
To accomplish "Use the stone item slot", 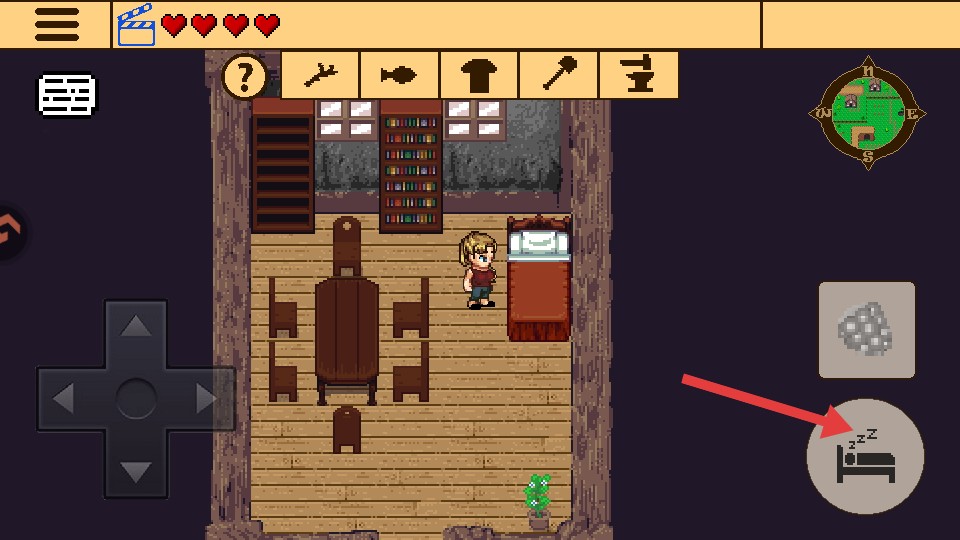I will click(866, 330).
